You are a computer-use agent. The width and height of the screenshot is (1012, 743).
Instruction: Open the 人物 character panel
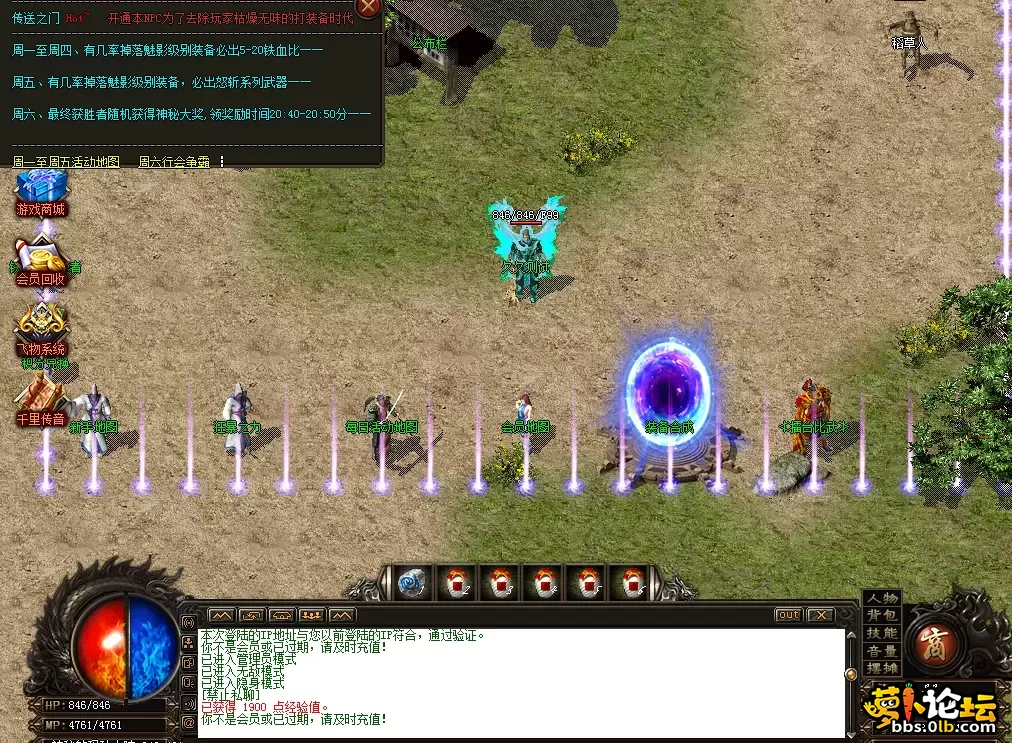click(882, 598)
